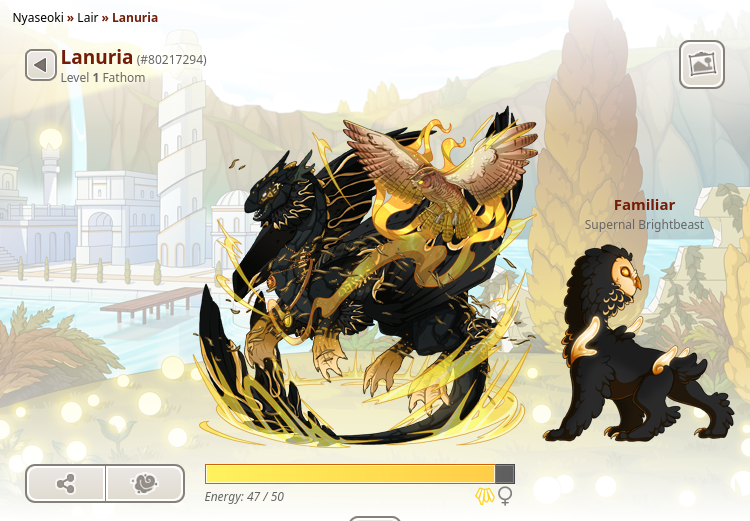Screen dimensions: 750x521
Task: Click the female gender symbol icon
Action: click(506, 496)
